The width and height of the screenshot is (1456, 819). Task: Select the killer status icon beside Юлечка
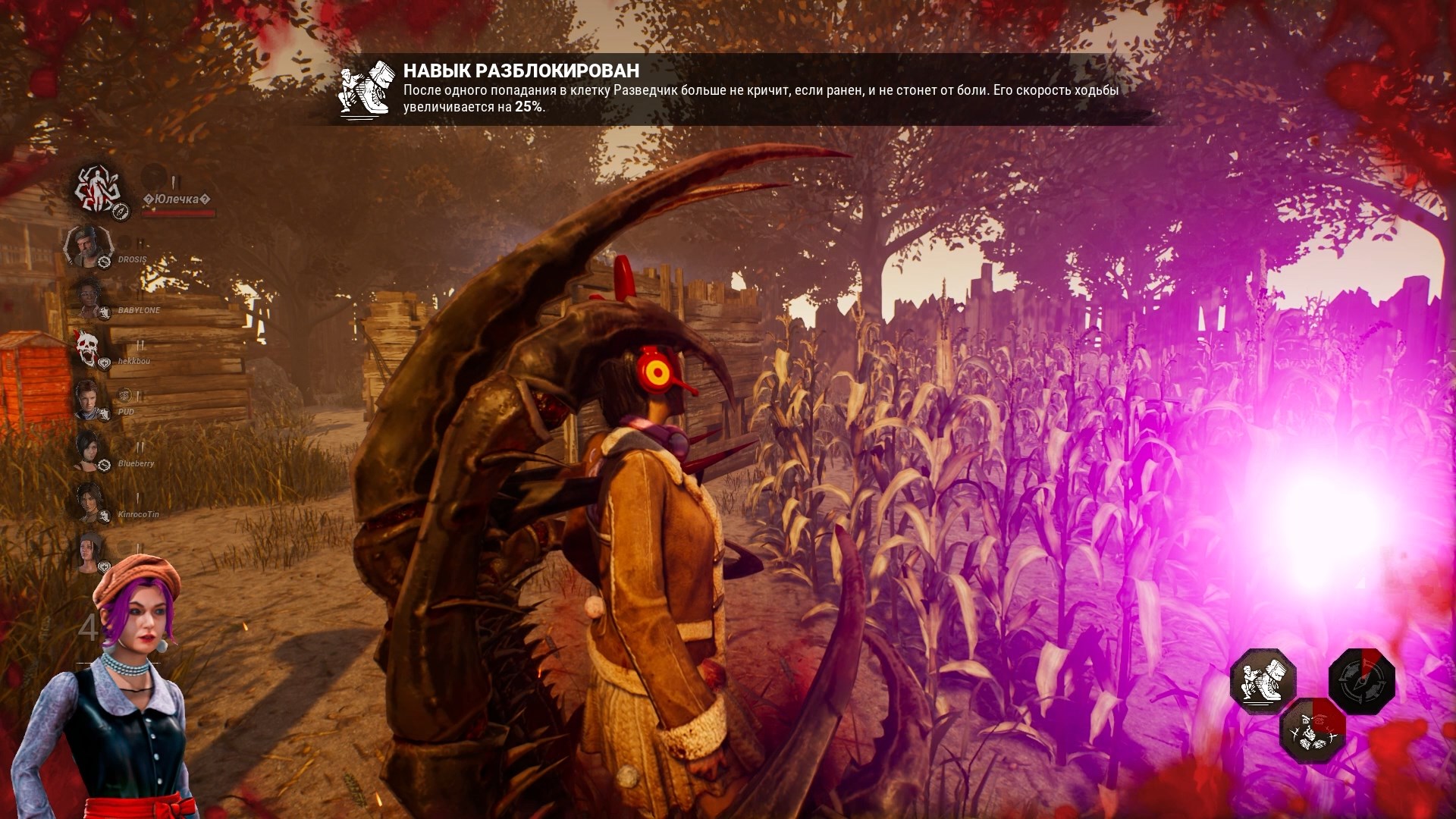[97, 188]
